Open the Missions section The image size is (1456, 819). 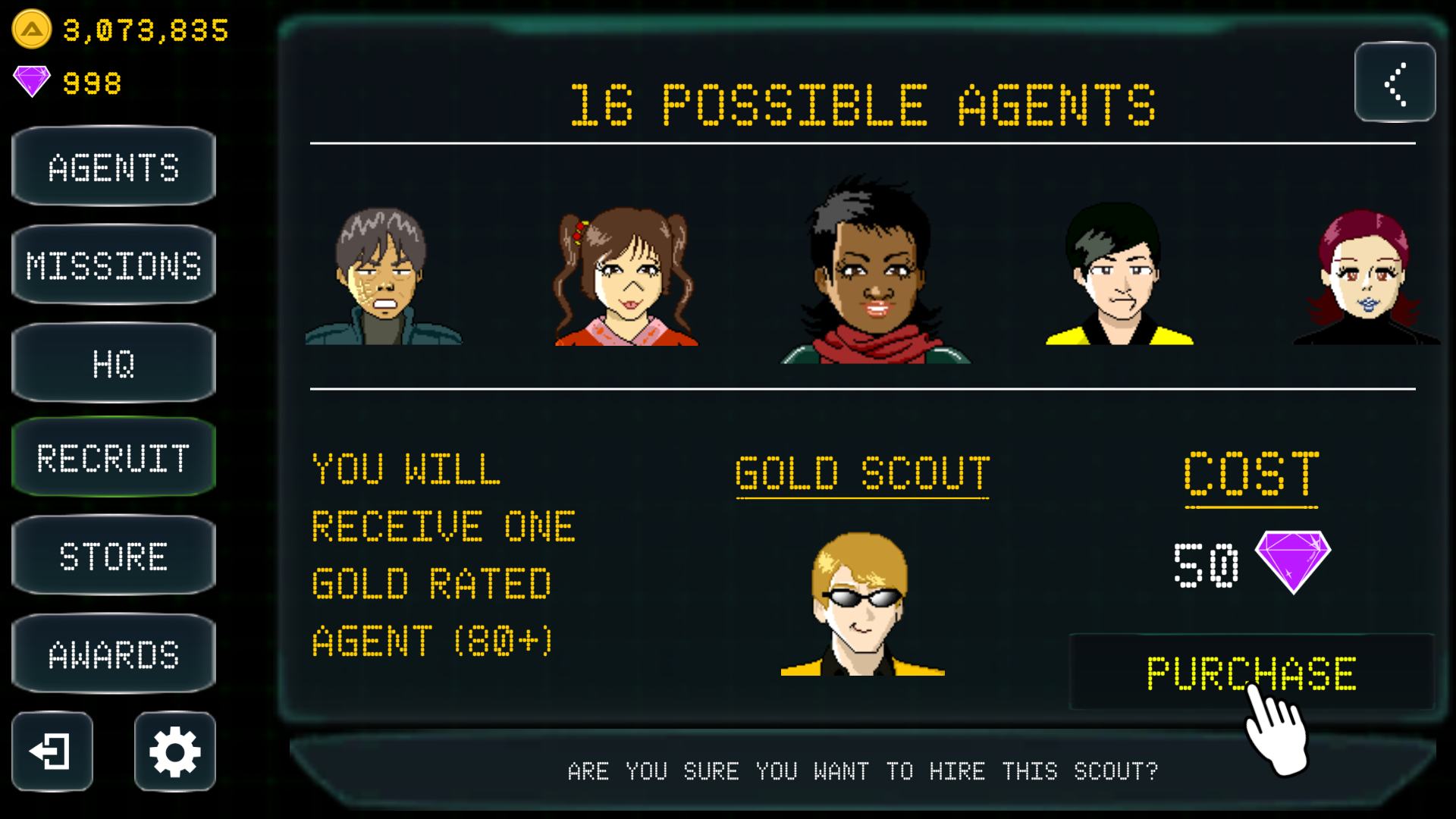(113, 264)
